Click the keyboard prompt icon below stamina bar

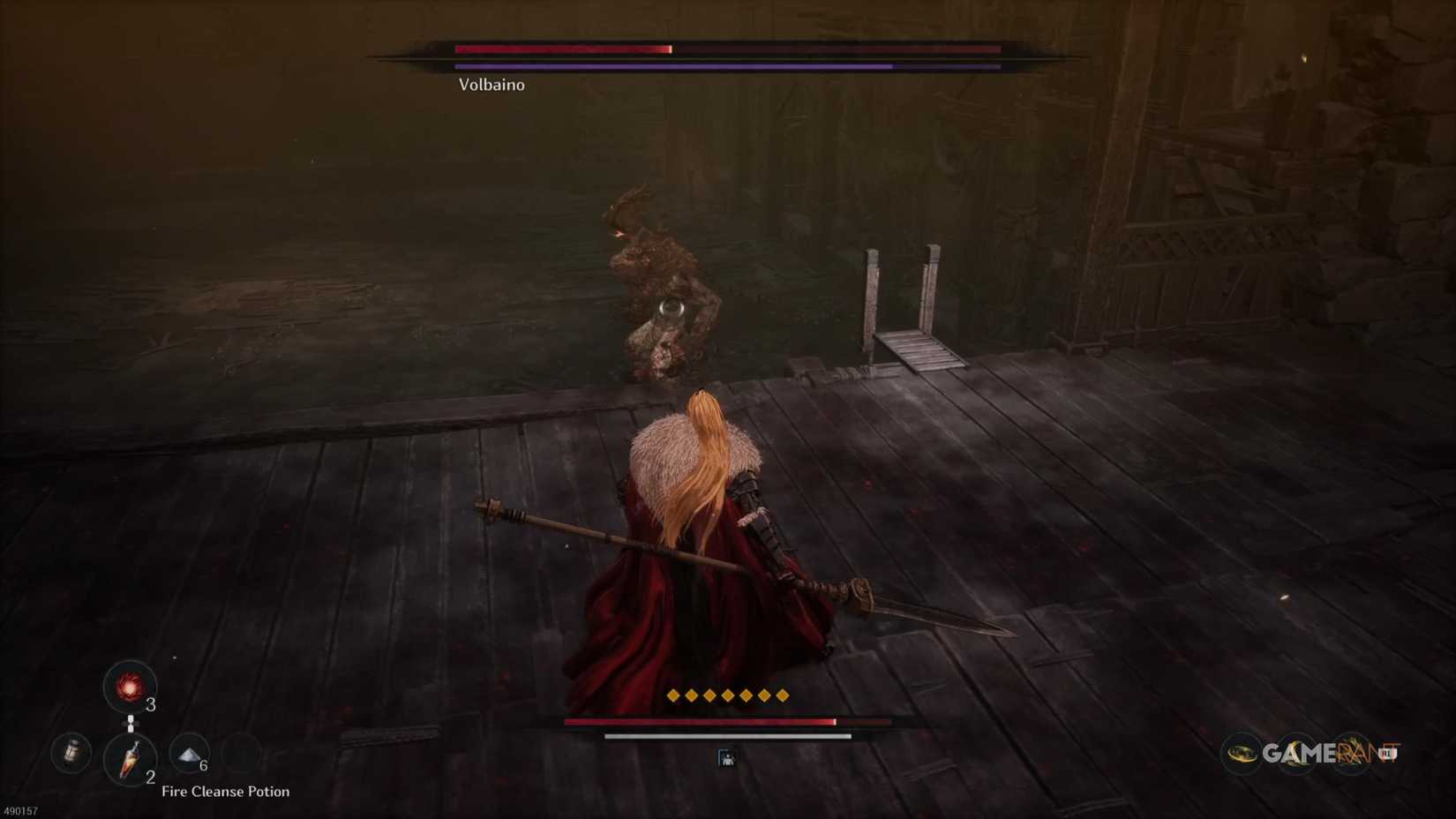pos(725,757)
